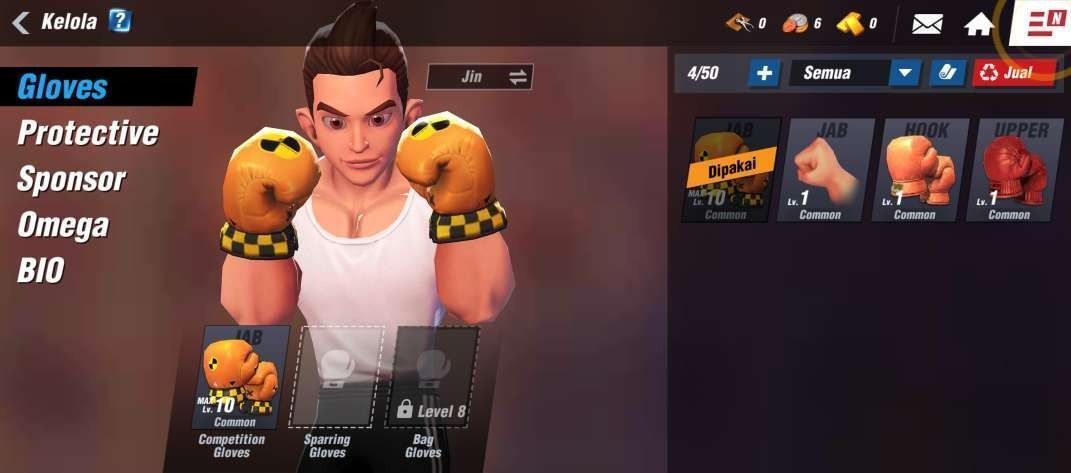Show the Omega category

(62, 225)
